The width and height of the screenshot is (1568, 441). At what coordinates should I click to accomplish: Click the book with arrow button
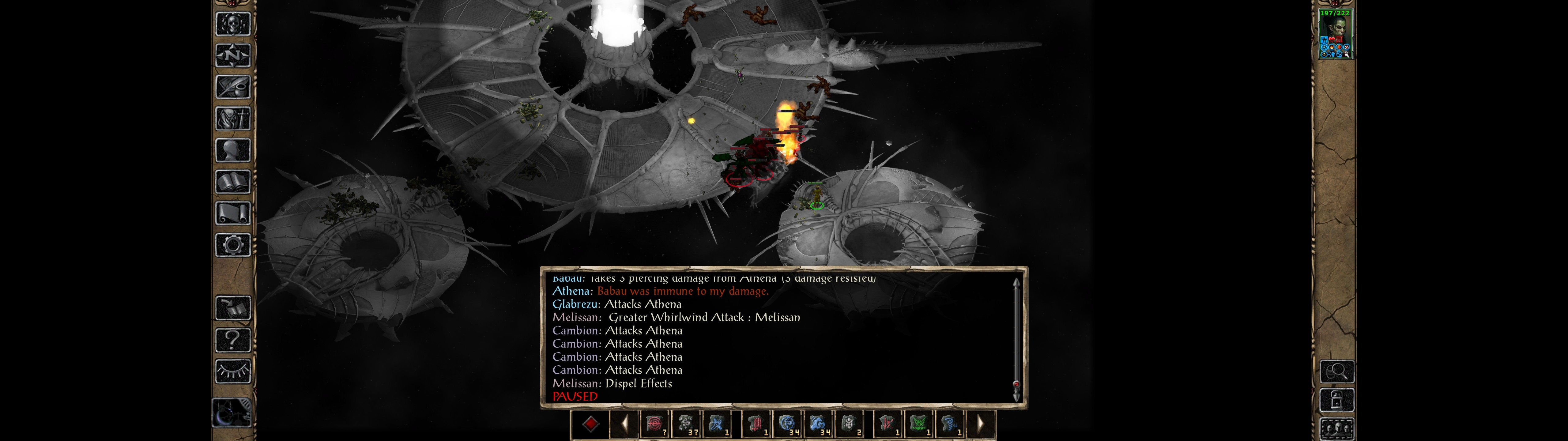(233, 308)
